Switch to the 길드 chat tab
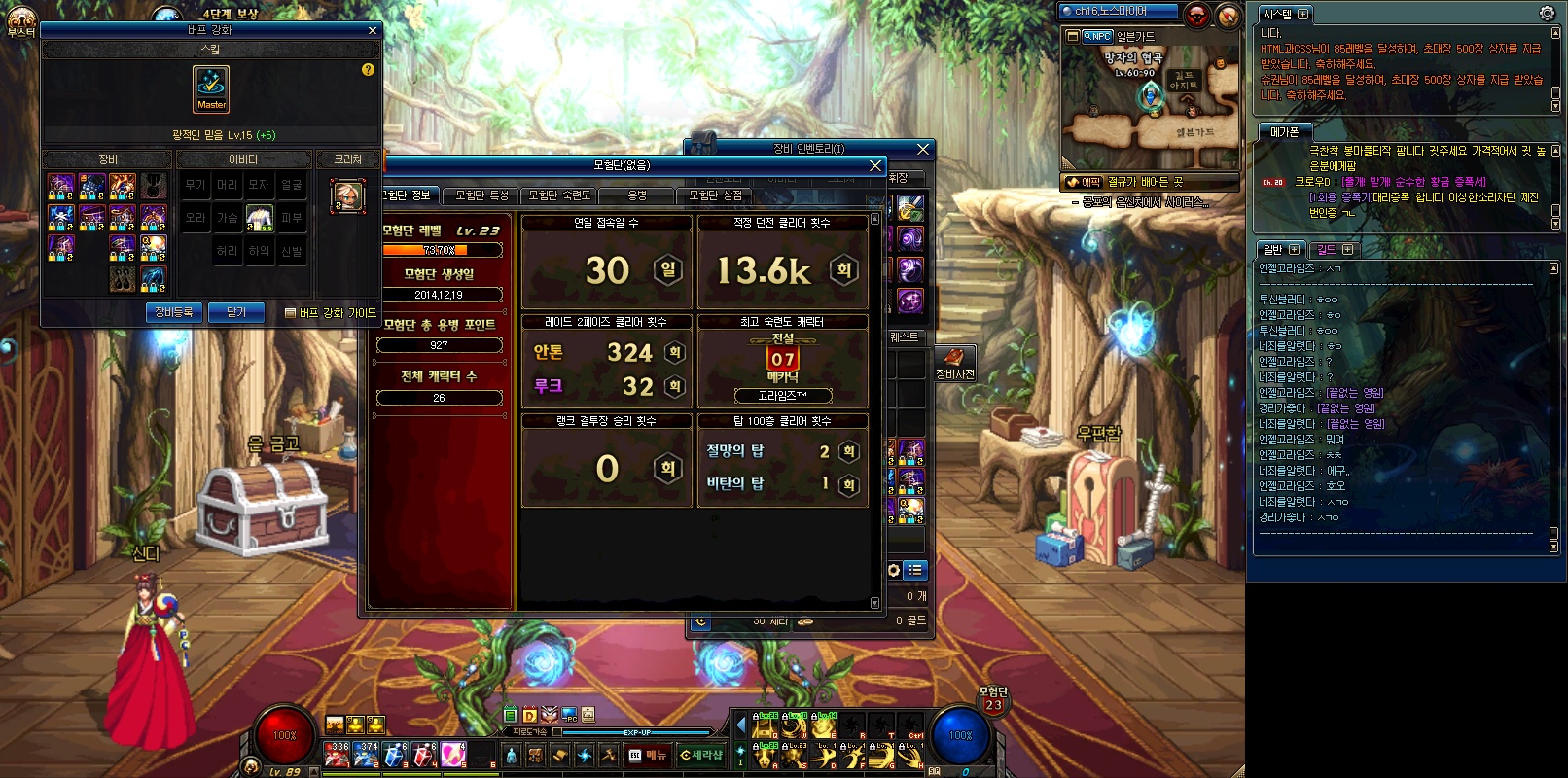The image size is (1568, 778). (1335, 250)
